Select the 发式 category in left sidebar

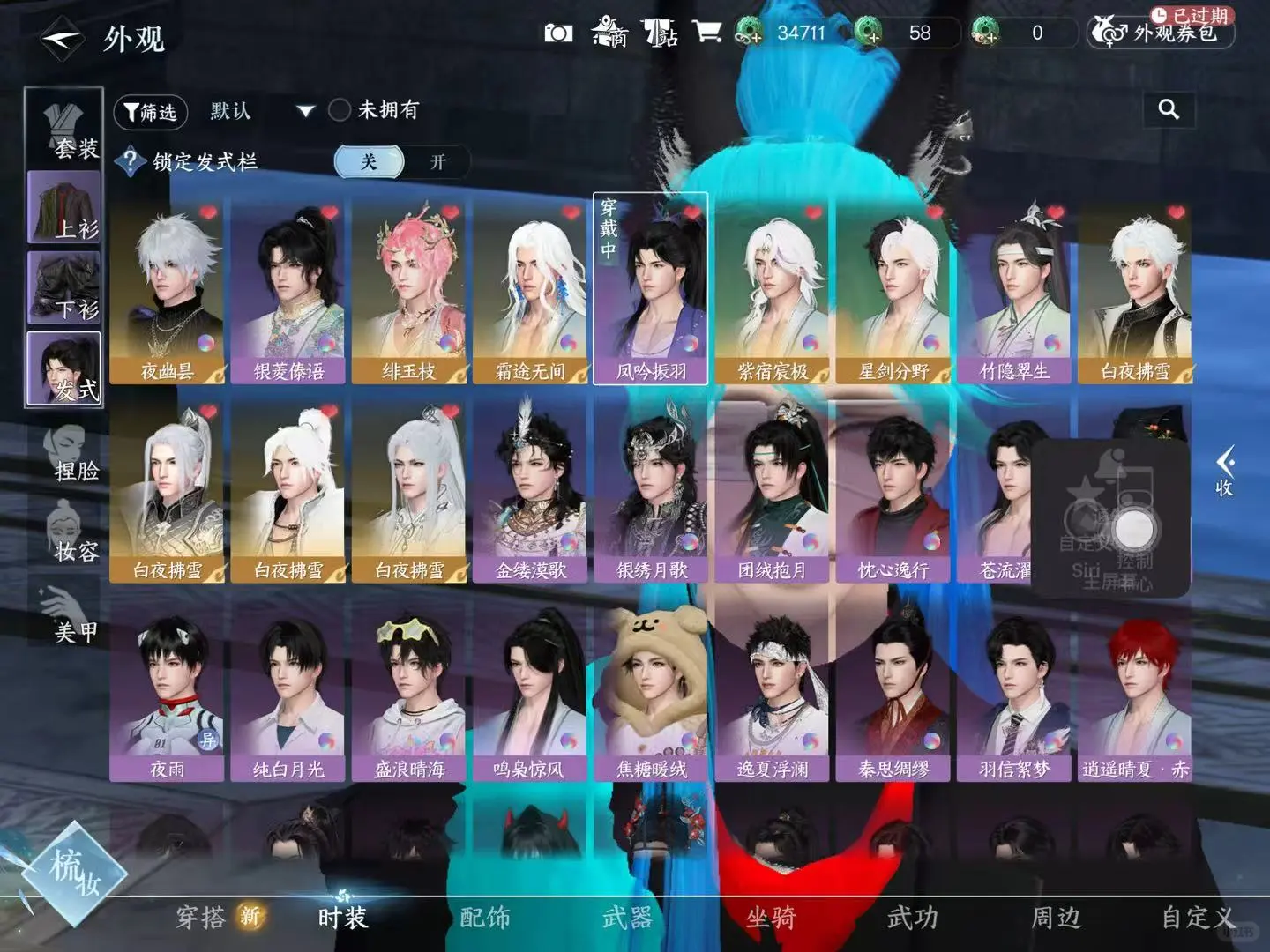pyautogui.click(x=62, y=366)
